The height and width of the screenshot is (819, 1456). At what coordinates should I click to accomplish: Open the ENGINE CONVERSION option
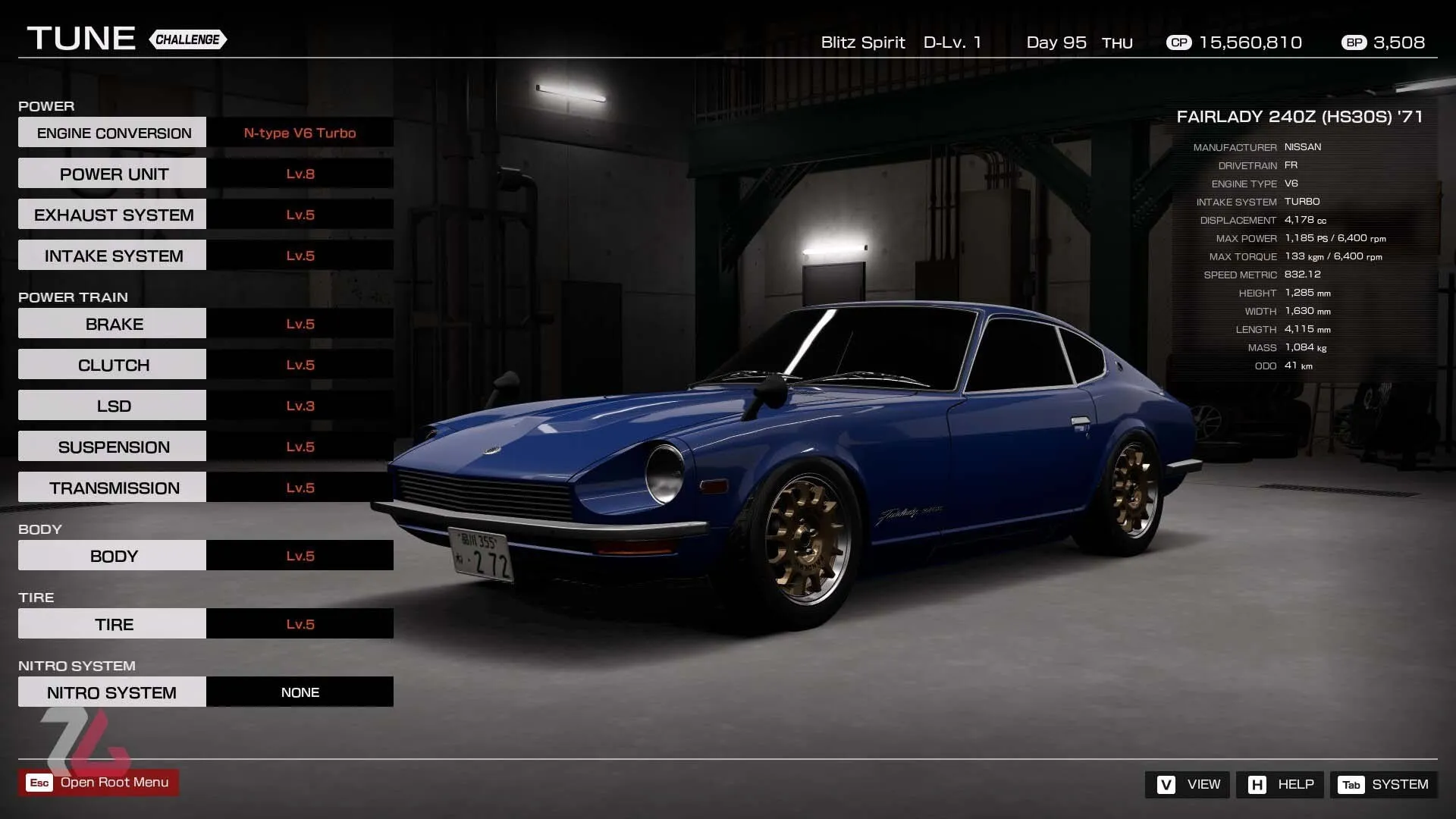tap(112, 132)
